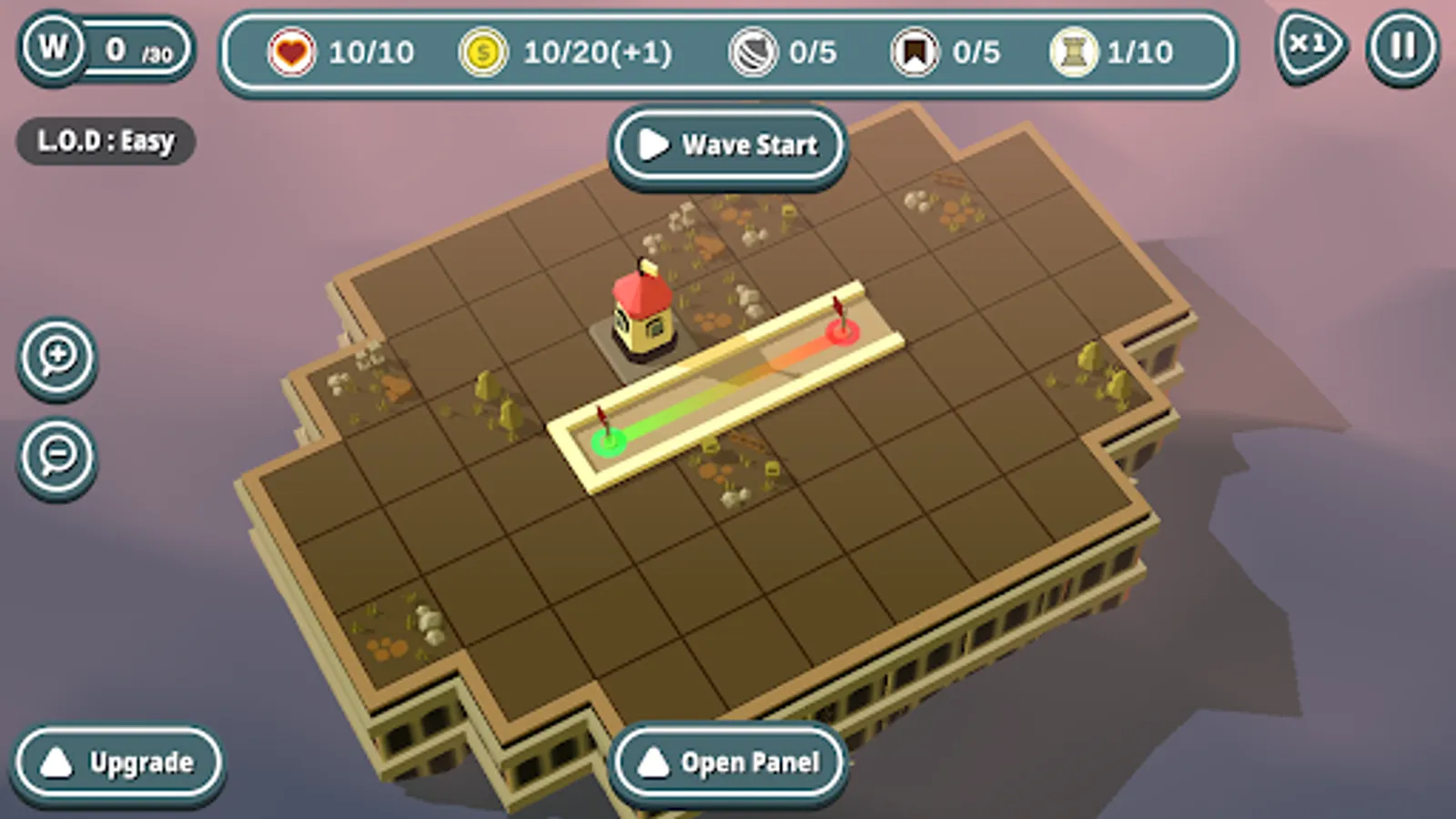Click the bookmark resource counter icon

click(915, 53)
